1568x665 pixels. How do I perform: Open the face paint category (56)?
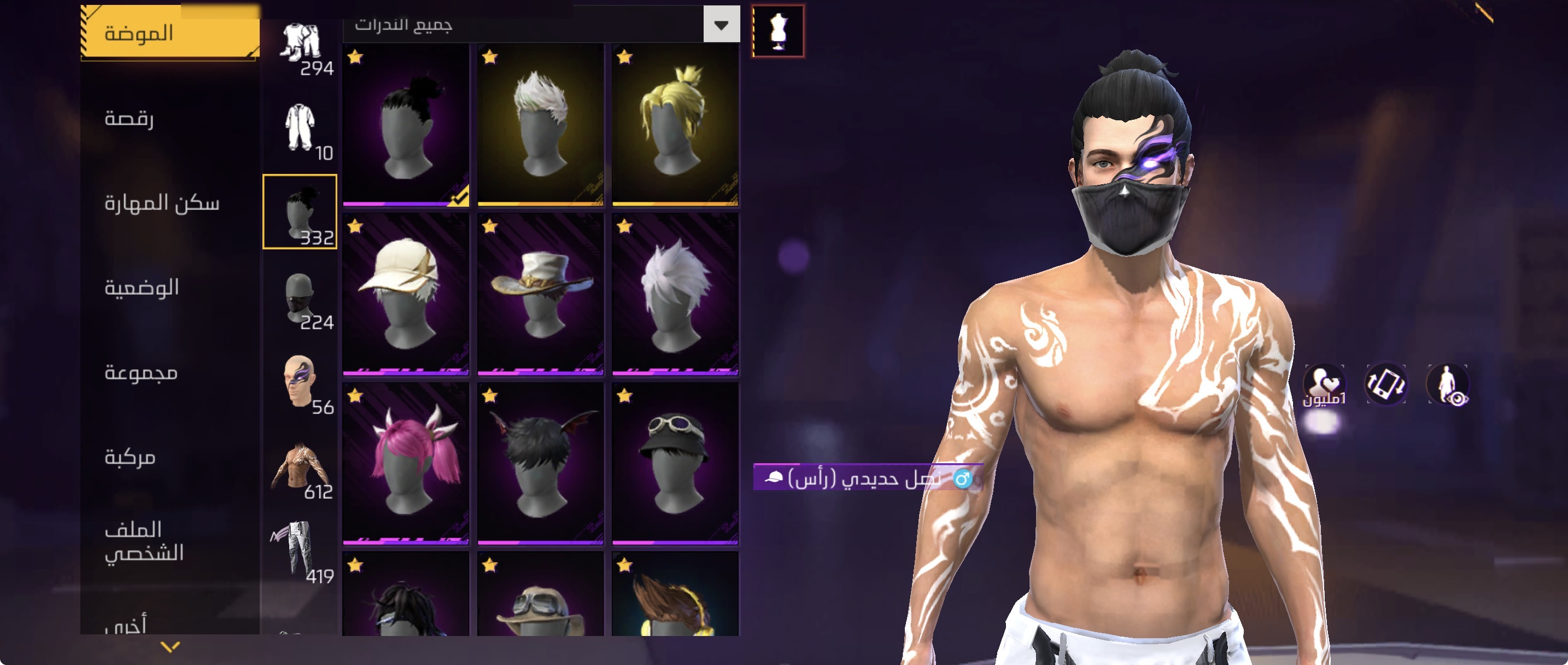point(300,382)
